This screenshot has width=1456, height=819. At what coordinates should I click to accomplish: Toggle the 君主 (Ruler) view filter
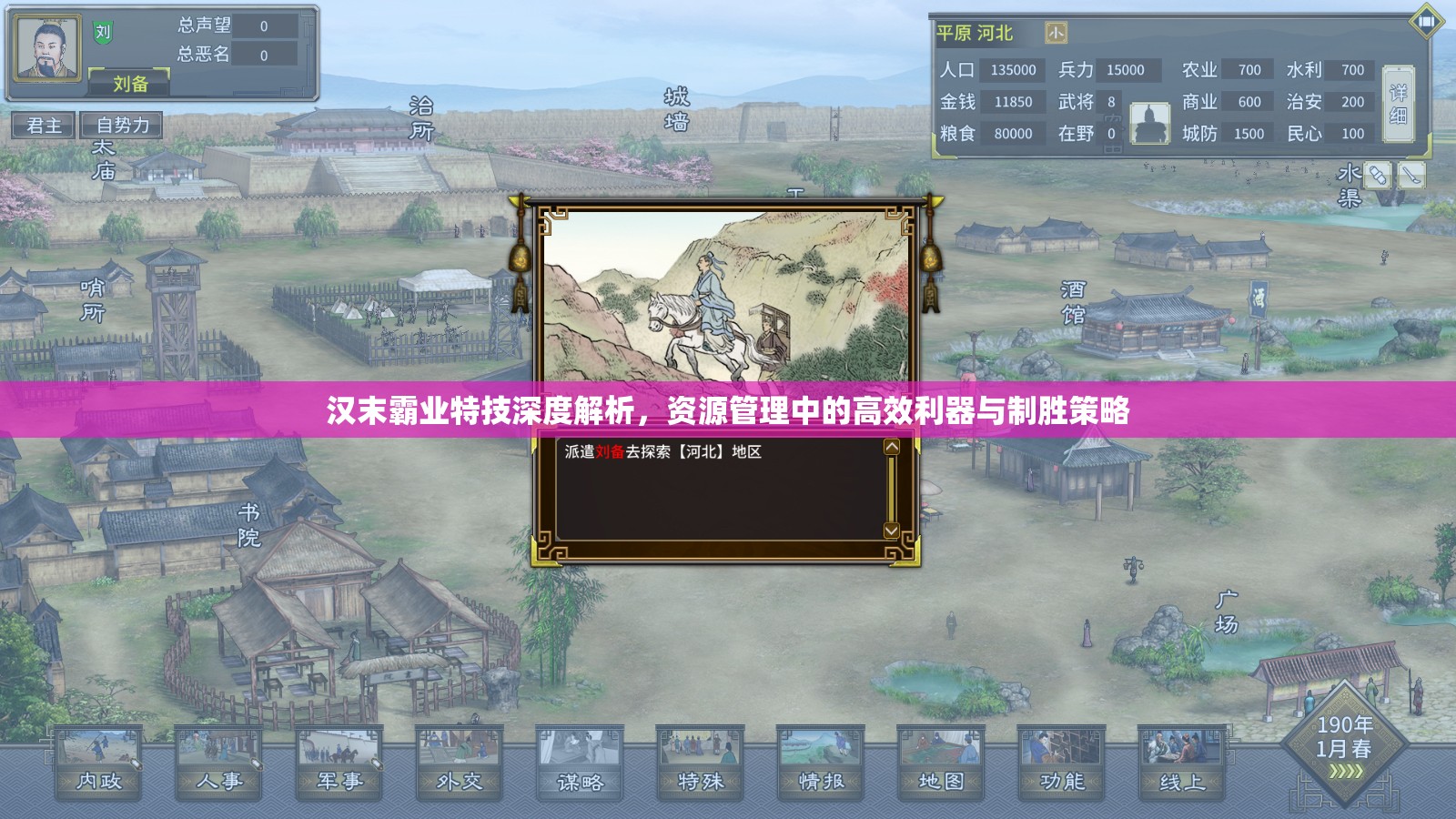tap(44, 126)
